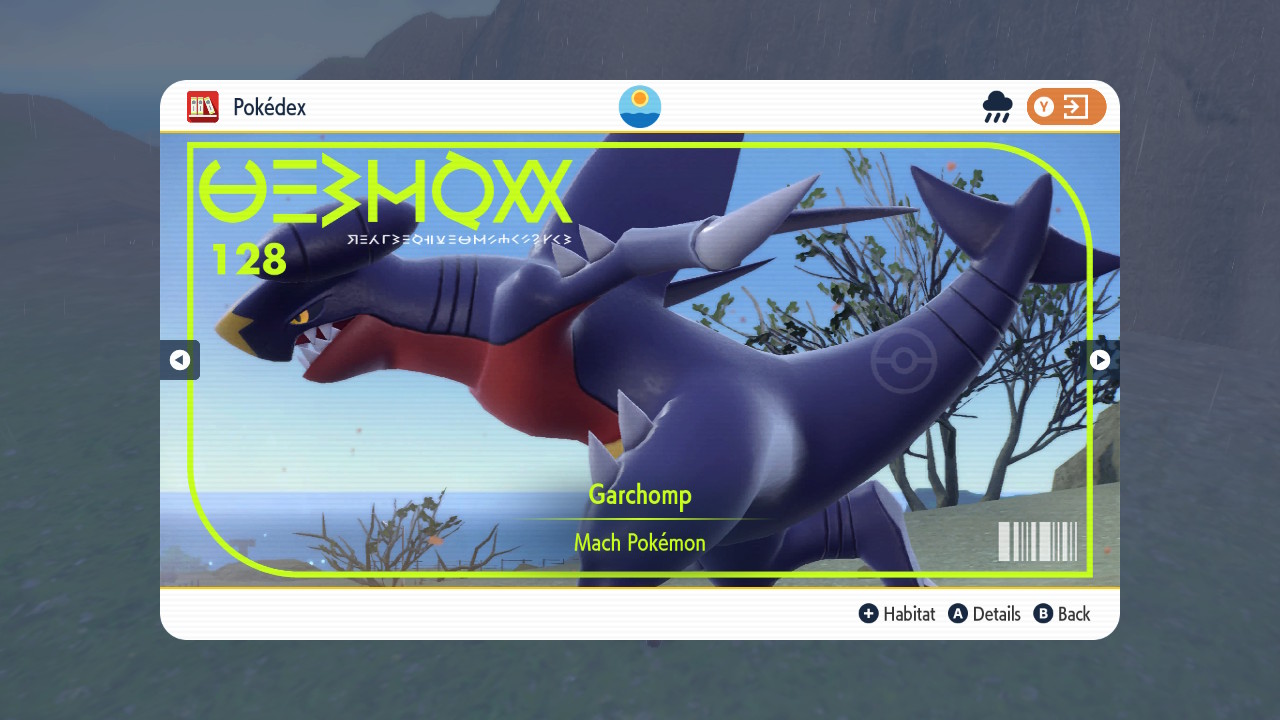Open the Habitat view
Screen dimensions: 1280x720
(908, 613)
